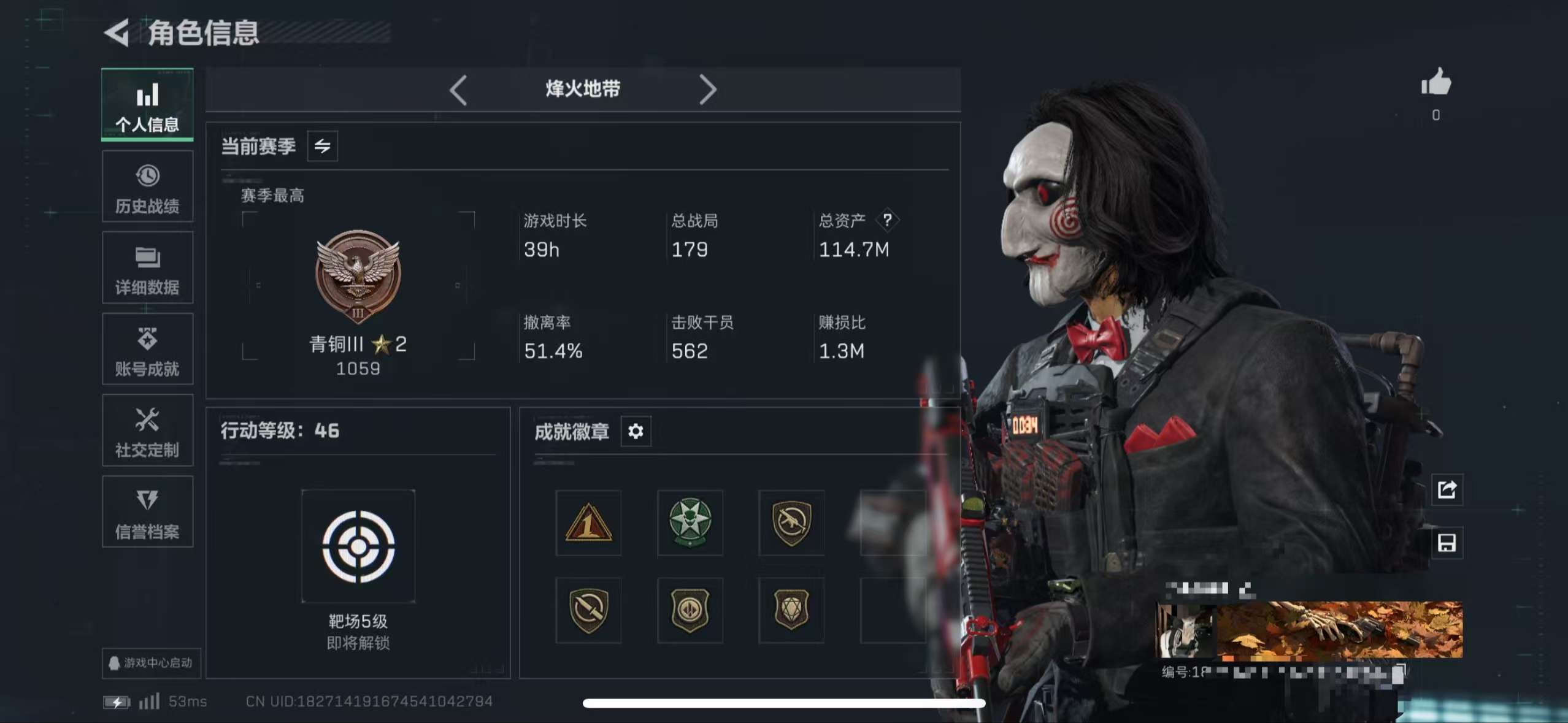Switch to previous mode with left arrow

click(458, 90)
